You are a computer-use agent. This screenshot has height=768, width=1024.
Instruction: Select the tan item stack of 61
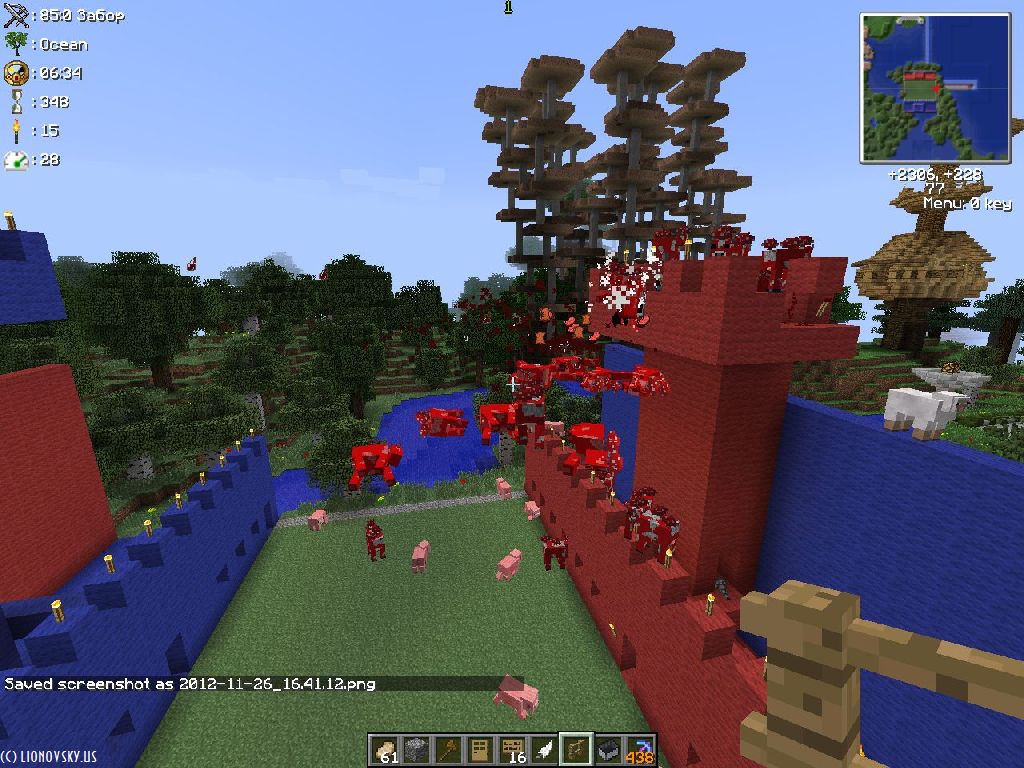[384, 748]
